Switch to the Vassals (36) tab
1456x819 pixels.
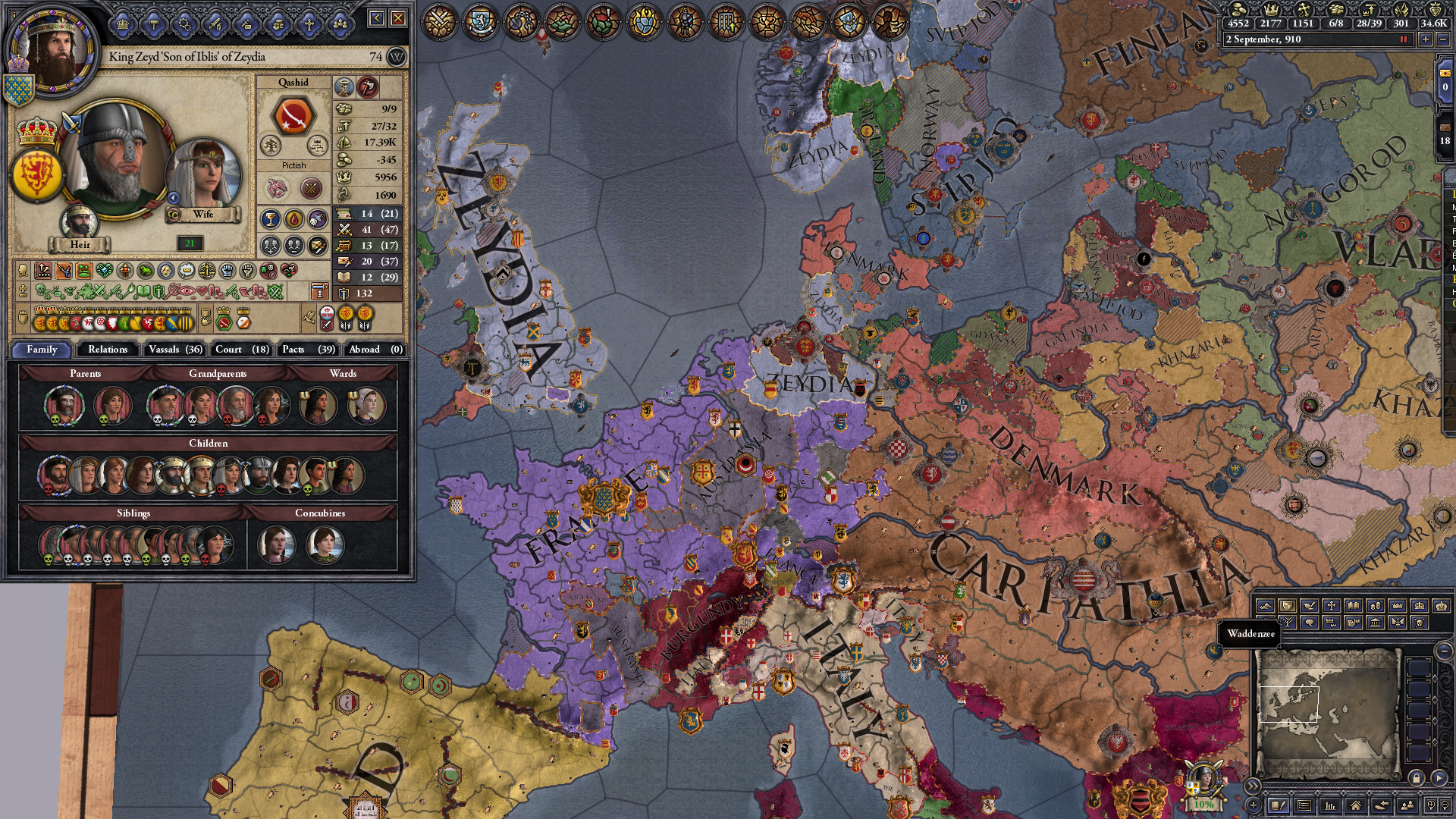coord(174,350)
